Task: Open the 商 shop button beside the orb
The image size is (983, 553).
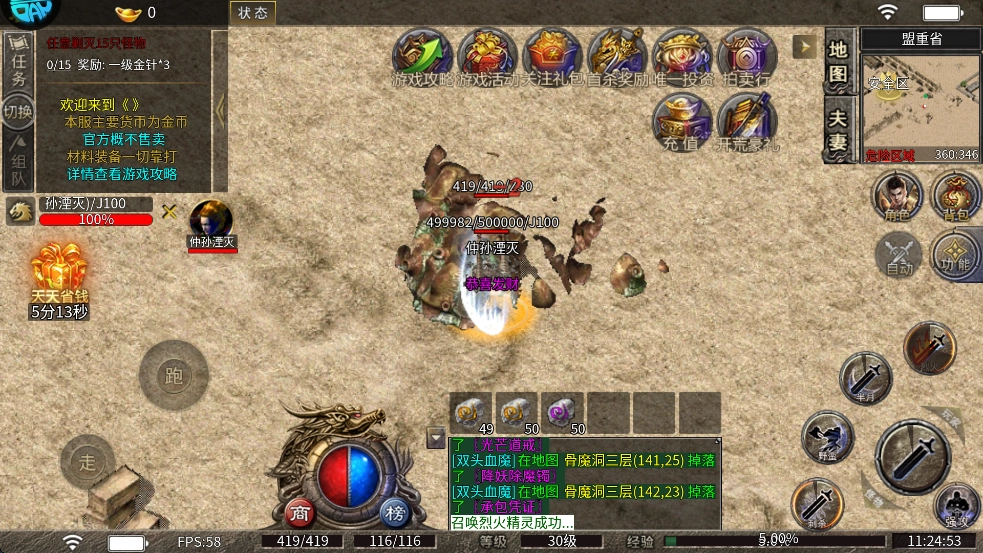Action: [300, 513]
